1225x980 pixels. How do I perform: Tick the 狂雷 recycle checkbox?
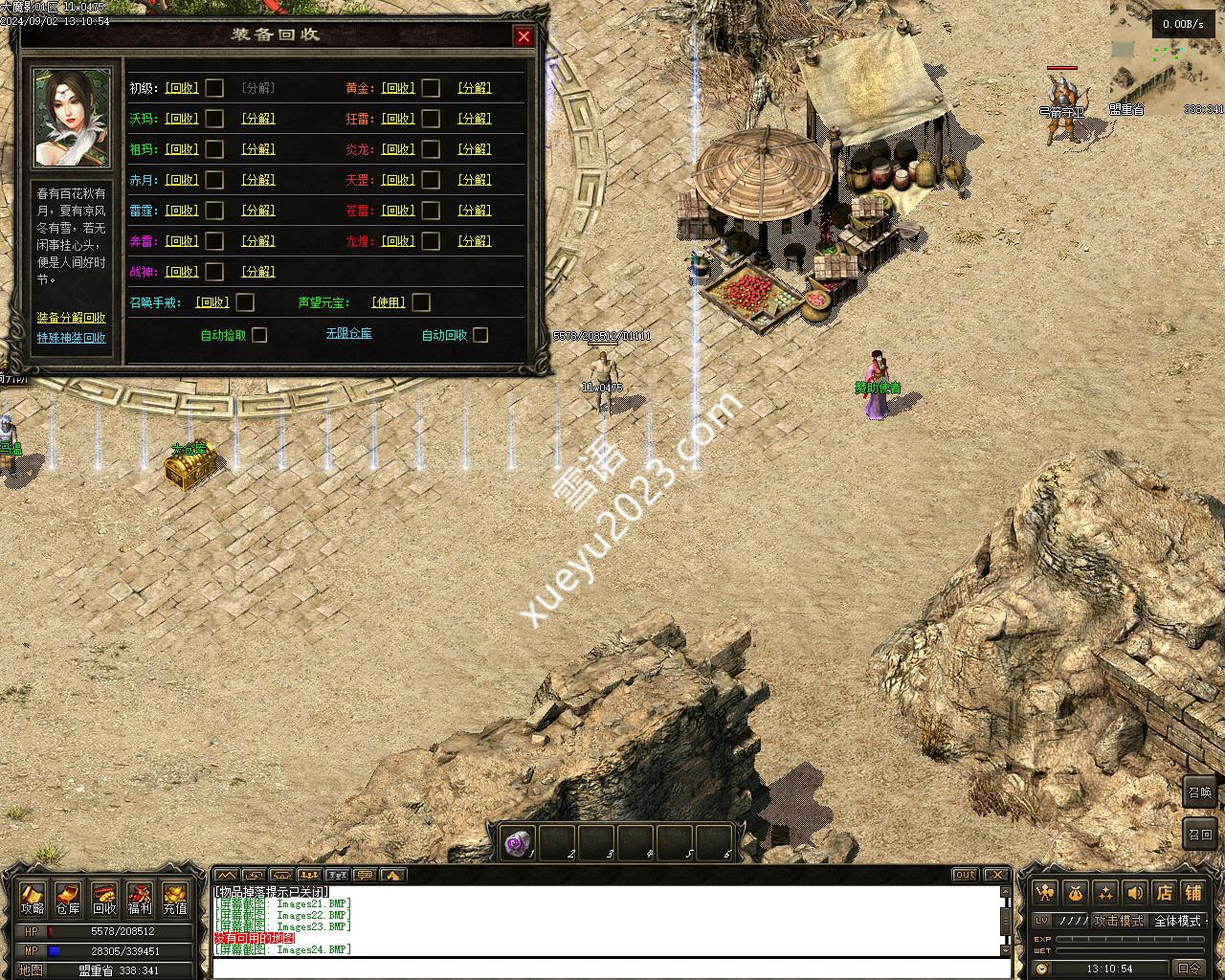pos(431,119)
